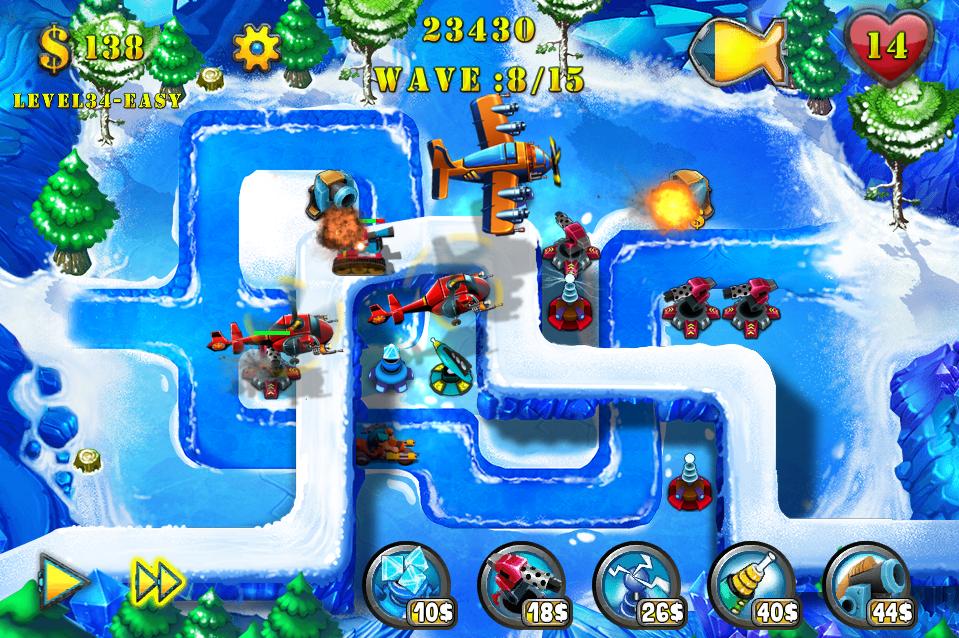Open settings with the gear icon
Viewport: 959px width, 638px height.
pyautogui.click(x=254, y=46)
